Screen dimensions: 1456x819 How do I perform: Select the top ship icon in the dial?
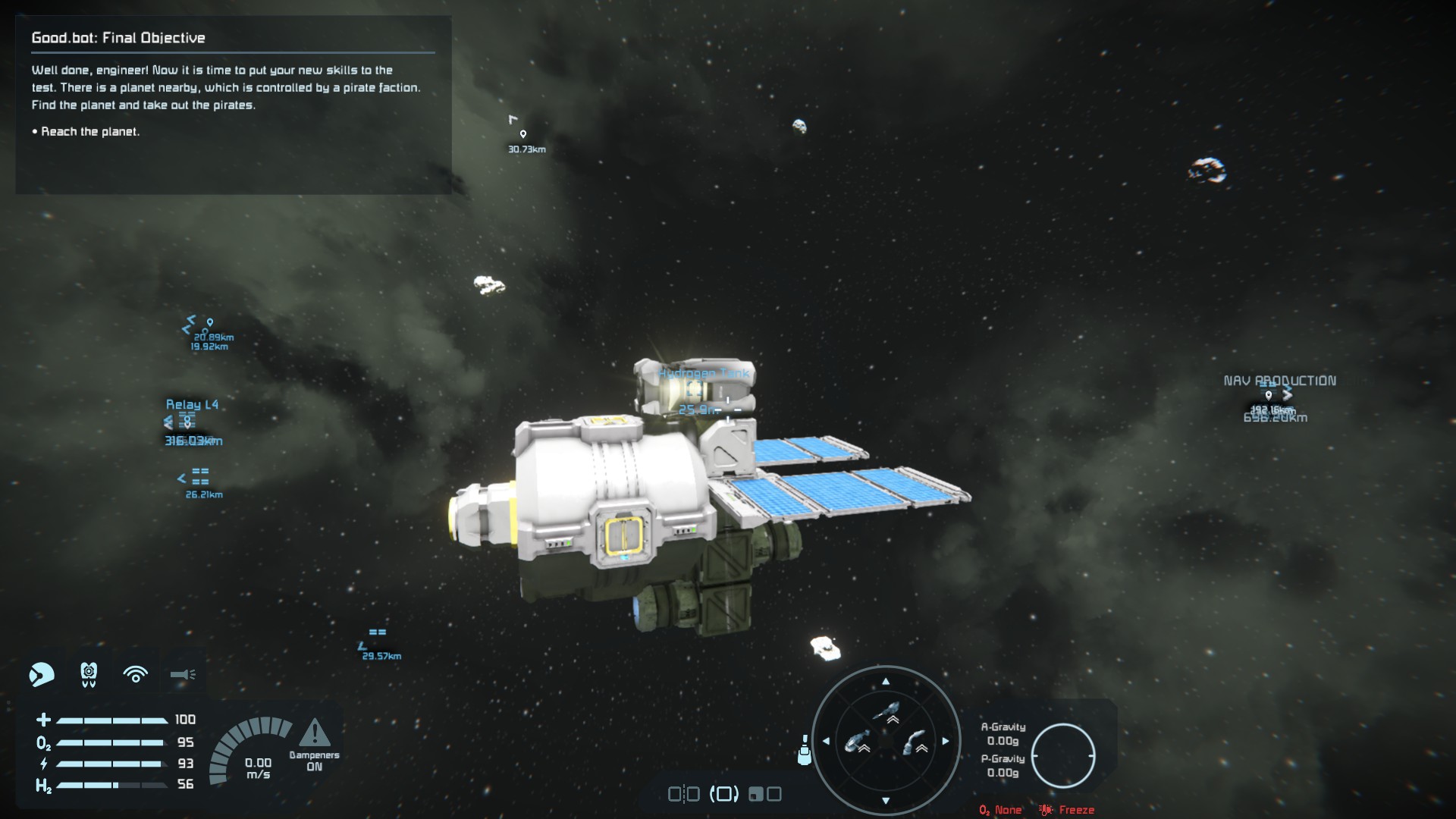pos(886,713)
